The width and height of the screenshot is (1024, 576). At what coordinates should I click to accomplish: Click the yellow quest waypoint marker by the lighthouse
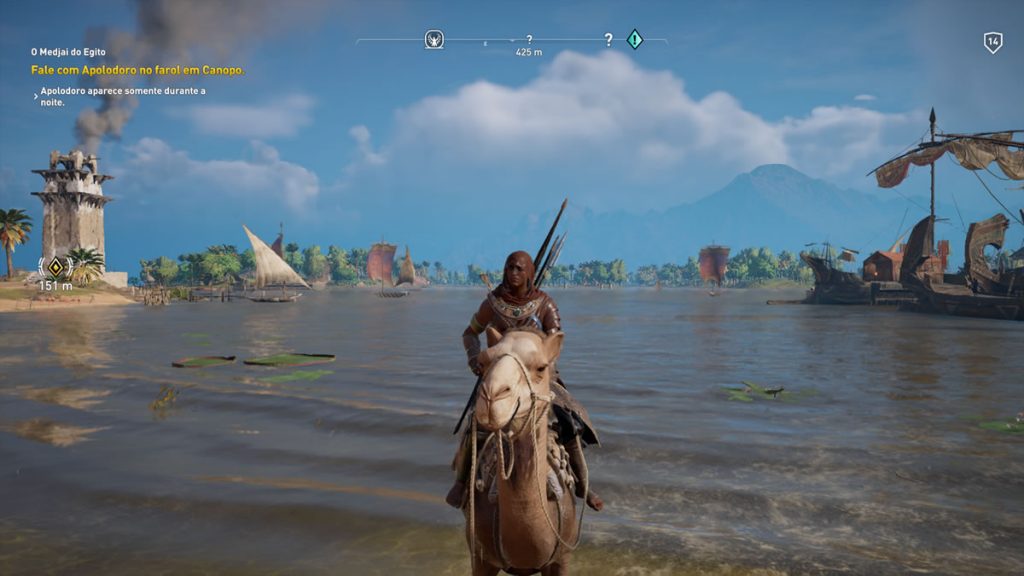click(56, 267)
